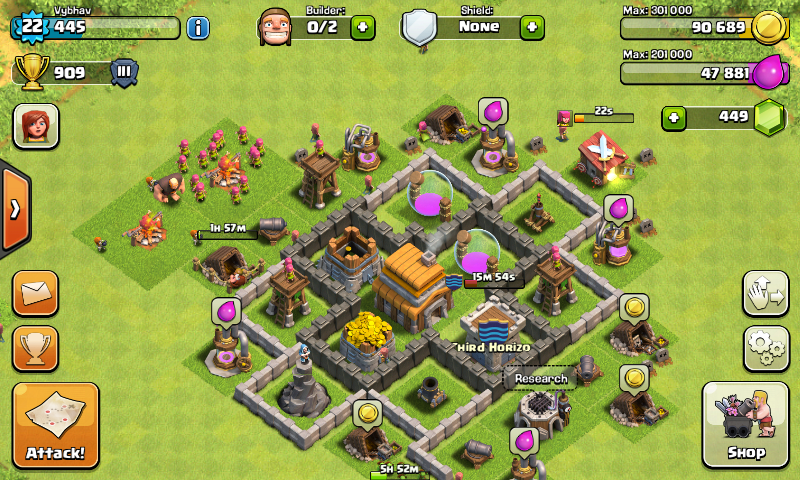Viewport: 800px width, 480px height.
Task: Tap the trophy league badge
Action: coord(124,72)
